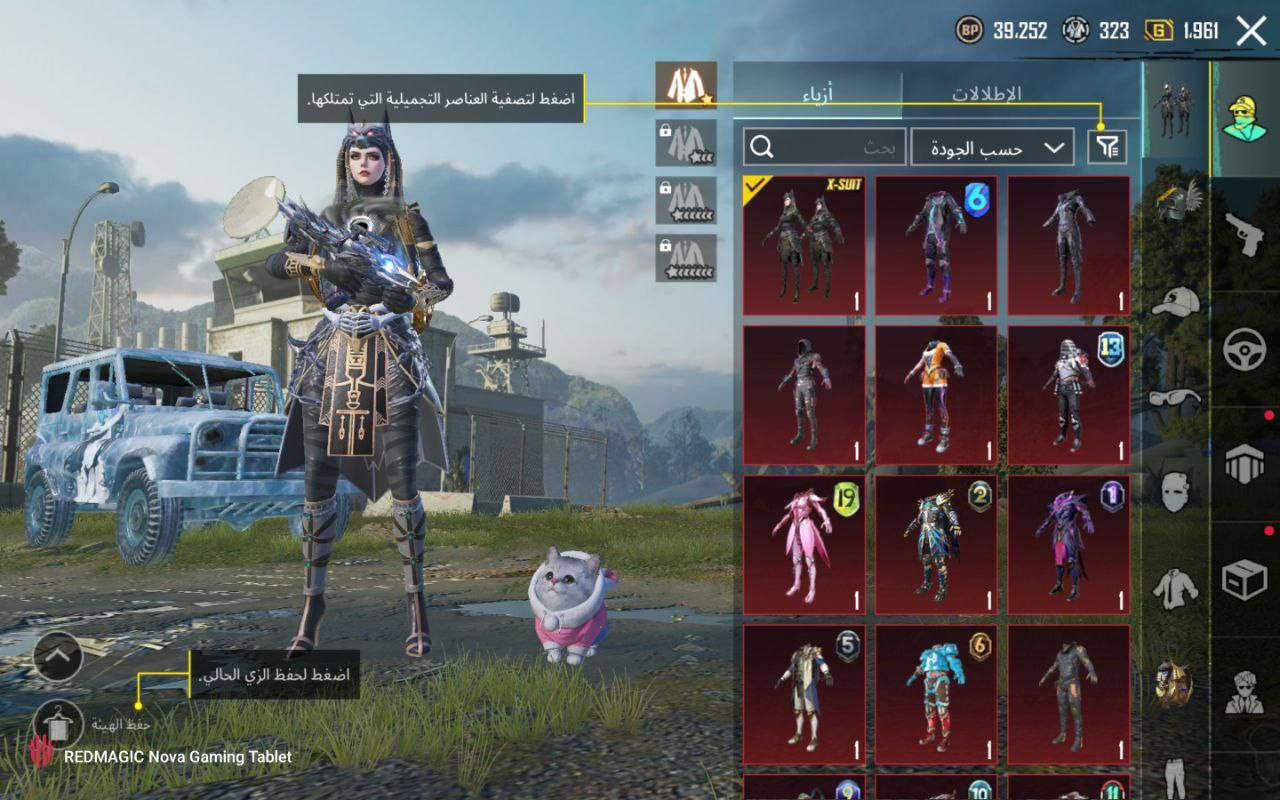Select the sunglasses eyewear subcategory
The width and height of the screenshot is (1280, 800).
point(1175,397)
